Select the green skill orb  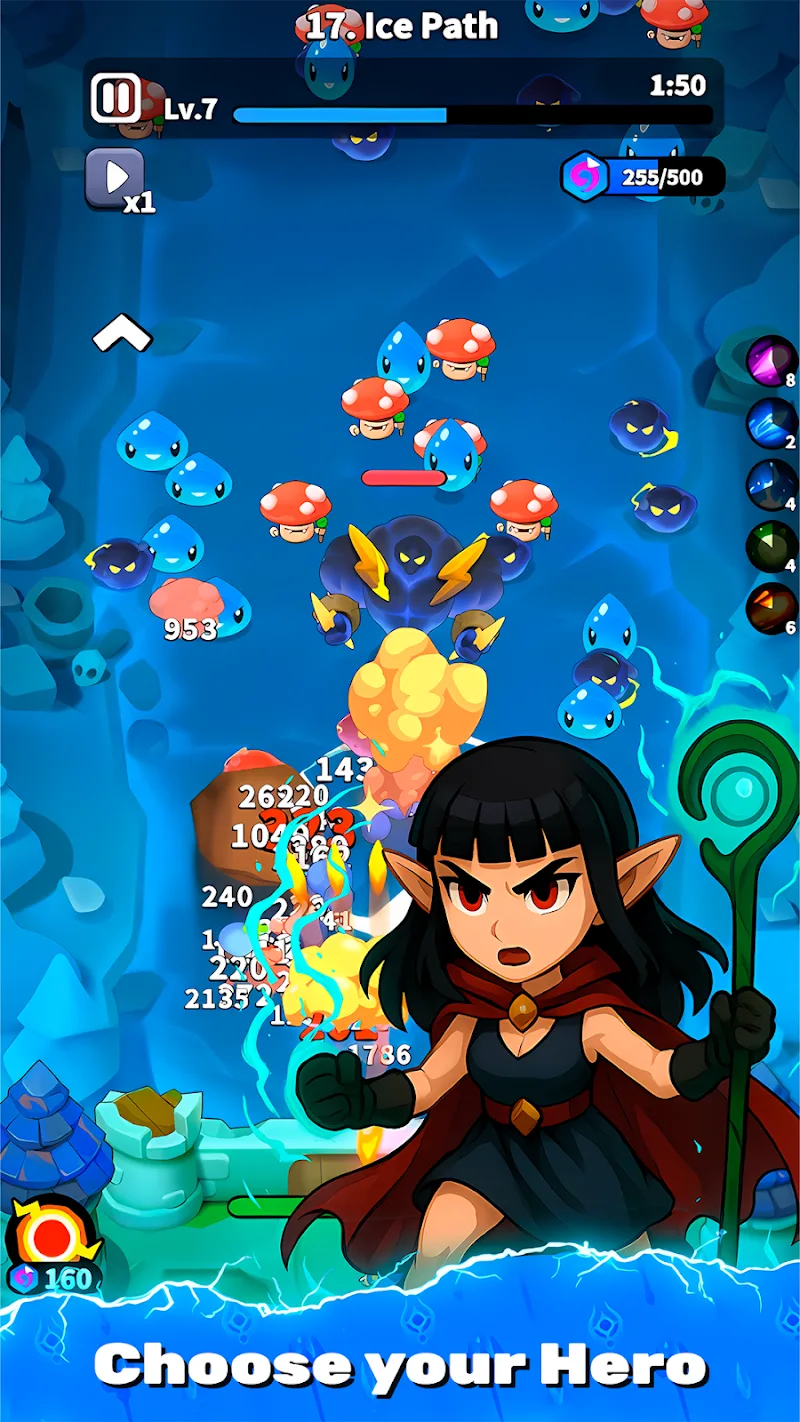click(x=770, y=546)
